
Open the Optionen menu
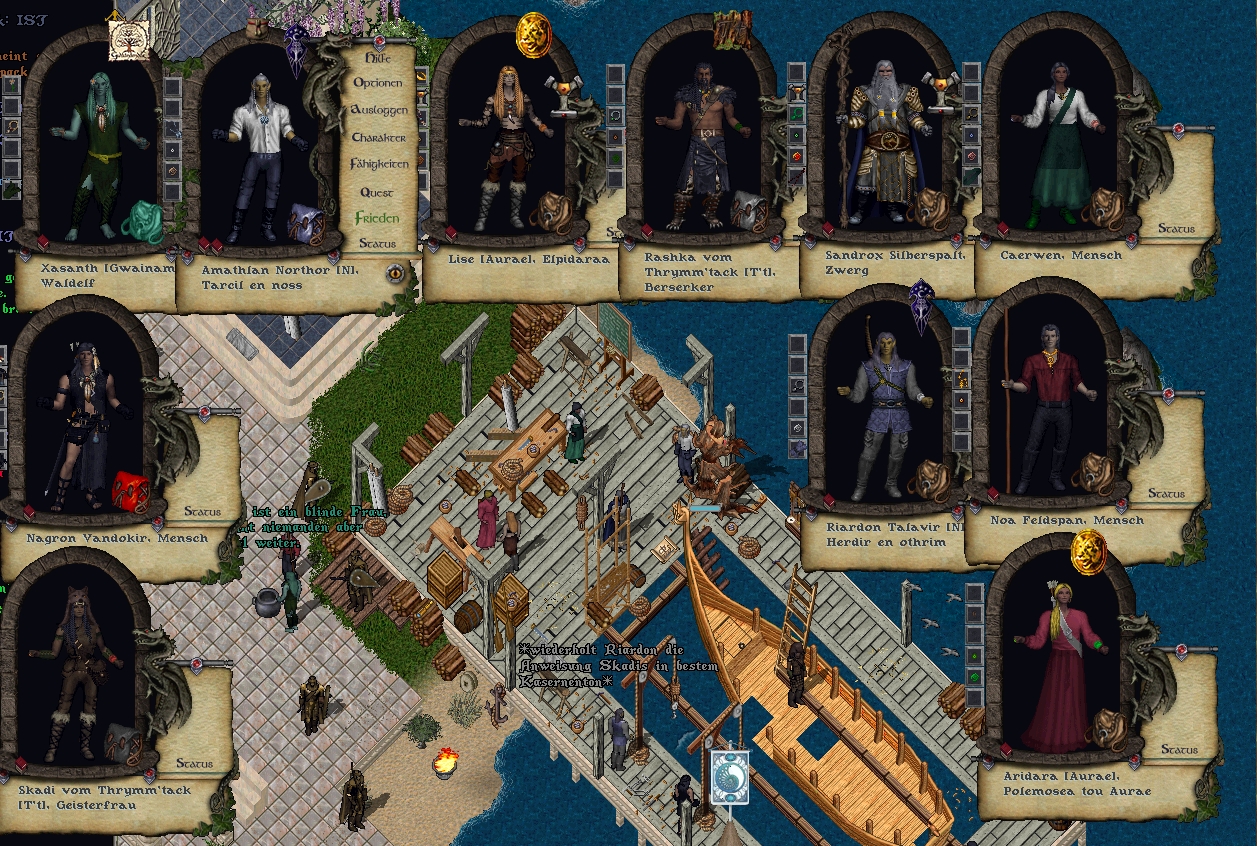(x=378, y=83)
